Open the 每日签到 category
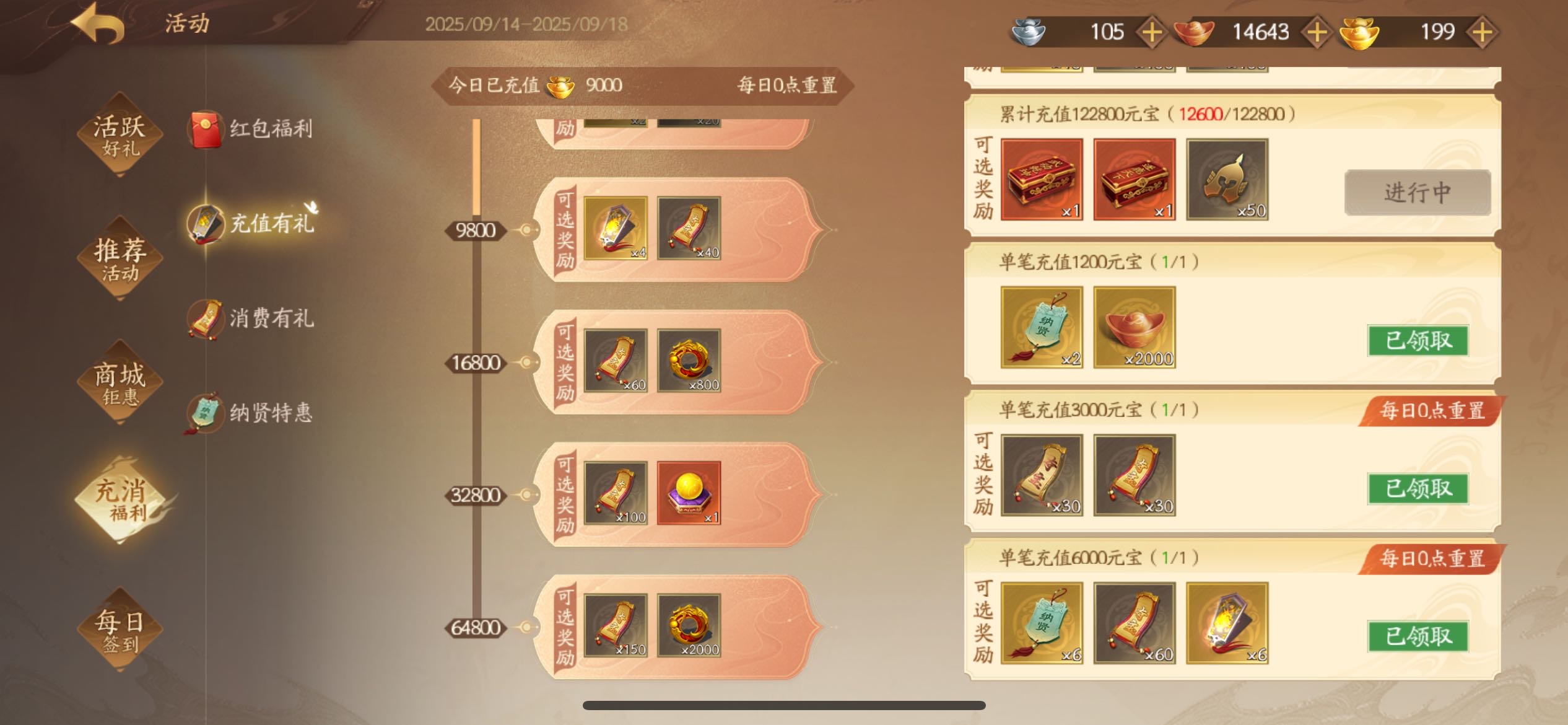The image size is (1568, 725). click(x=120, y=630)
